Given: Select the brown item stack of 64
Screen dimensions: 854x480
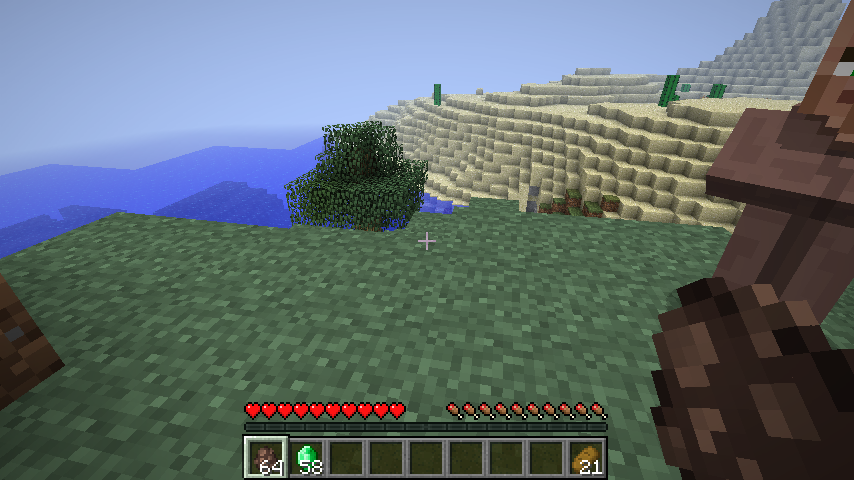Looking at the screenshot, I should coord(266,457).
